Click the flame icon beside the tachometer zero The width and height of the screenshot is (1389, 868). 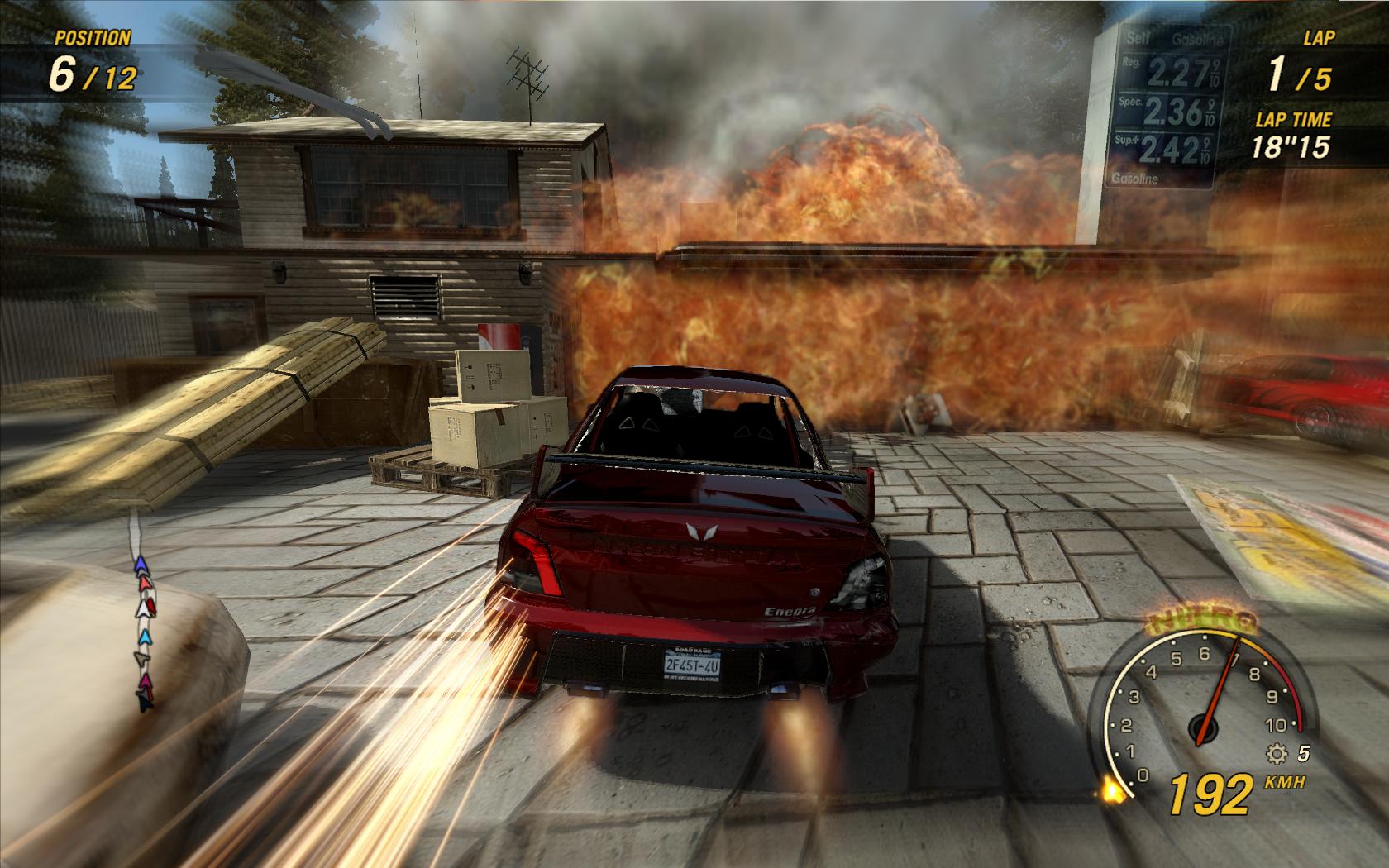[x=1113, y=790]
